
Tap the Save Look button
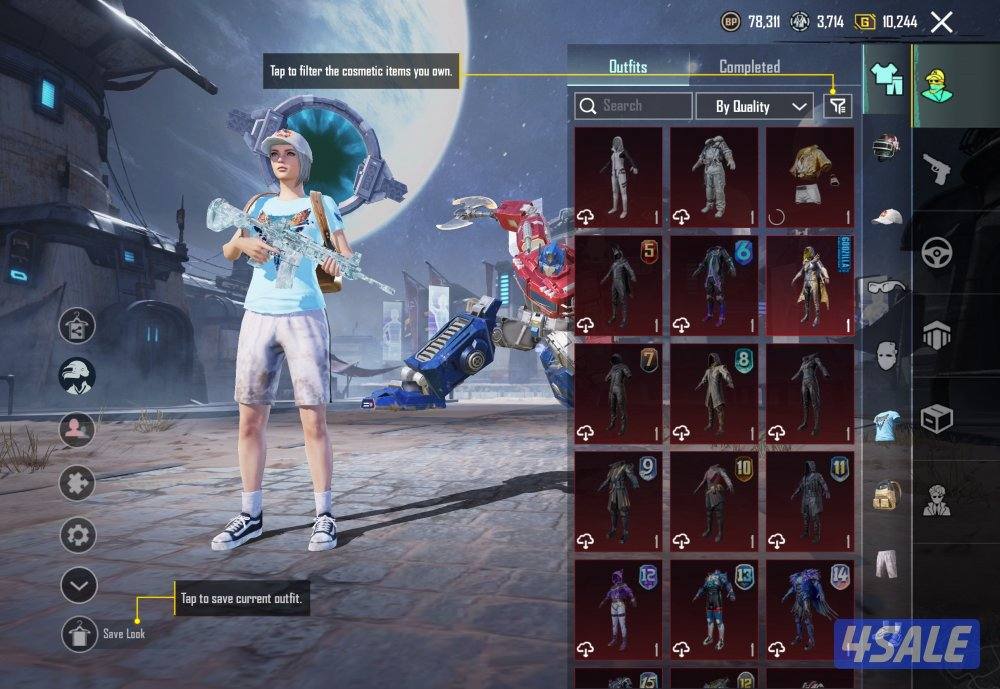80,634
